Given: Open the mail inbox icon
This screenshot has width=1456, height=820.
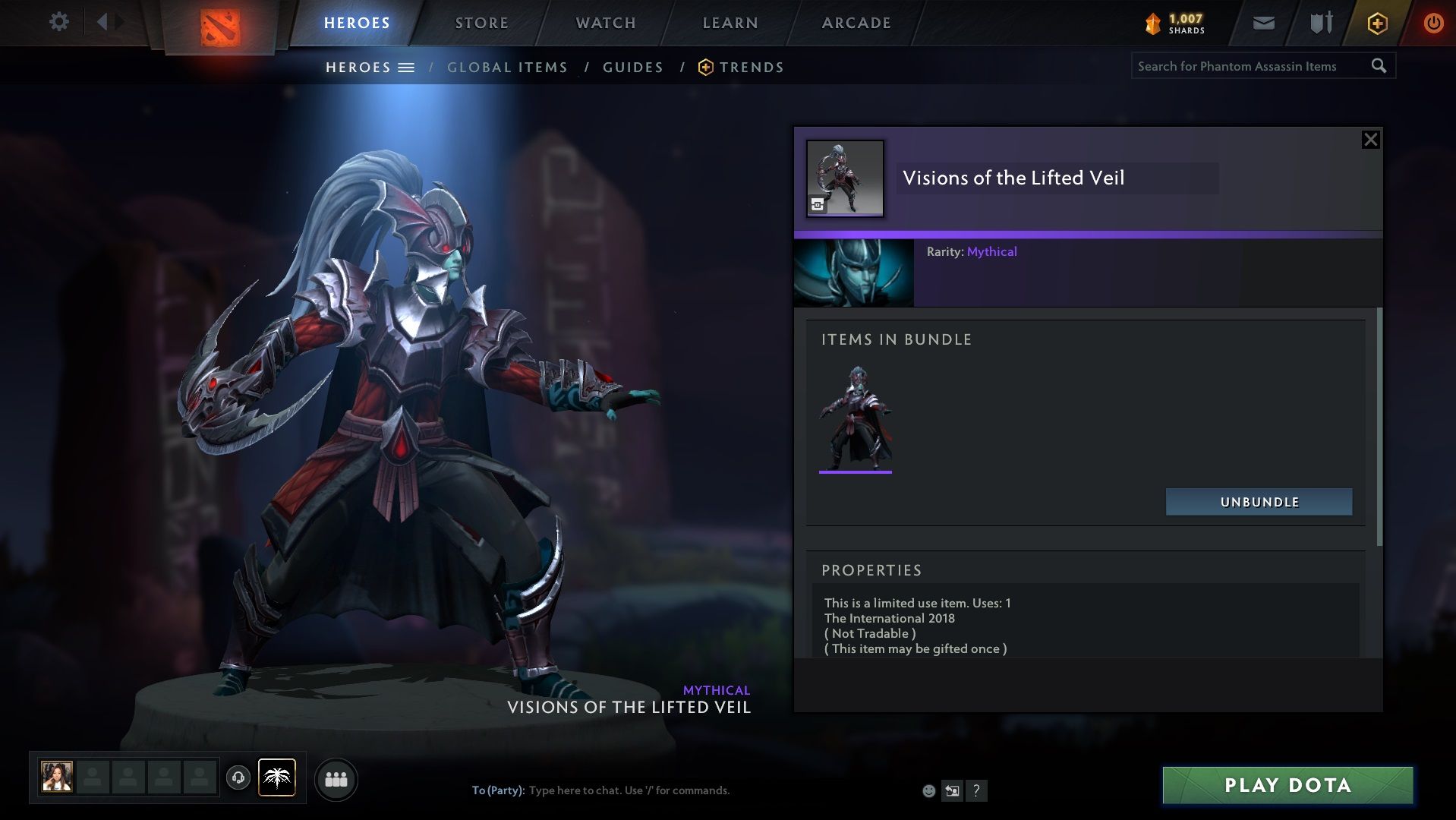Looking at the screenshot, I should [x=1263, y=23].
